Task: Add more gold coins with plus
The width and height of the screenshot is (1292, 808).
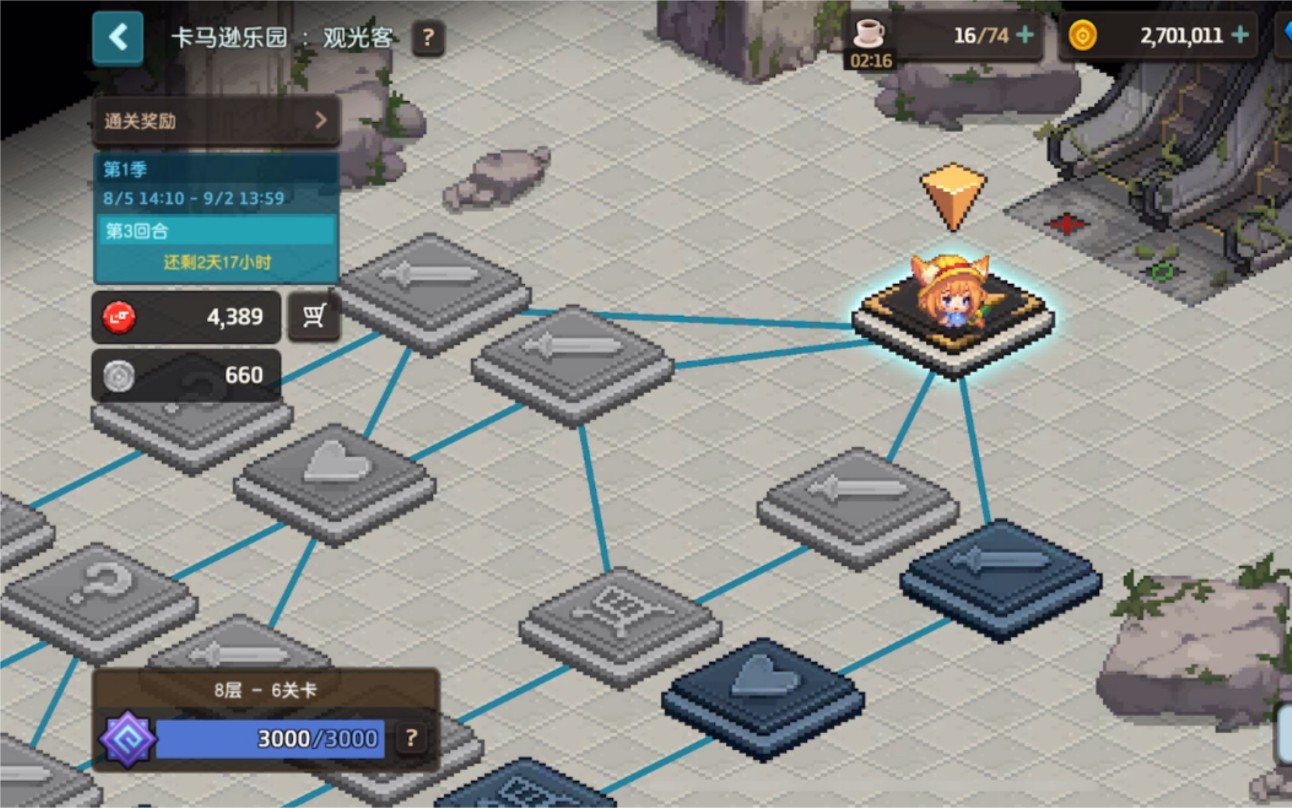Action: (x=1240, y=36)
